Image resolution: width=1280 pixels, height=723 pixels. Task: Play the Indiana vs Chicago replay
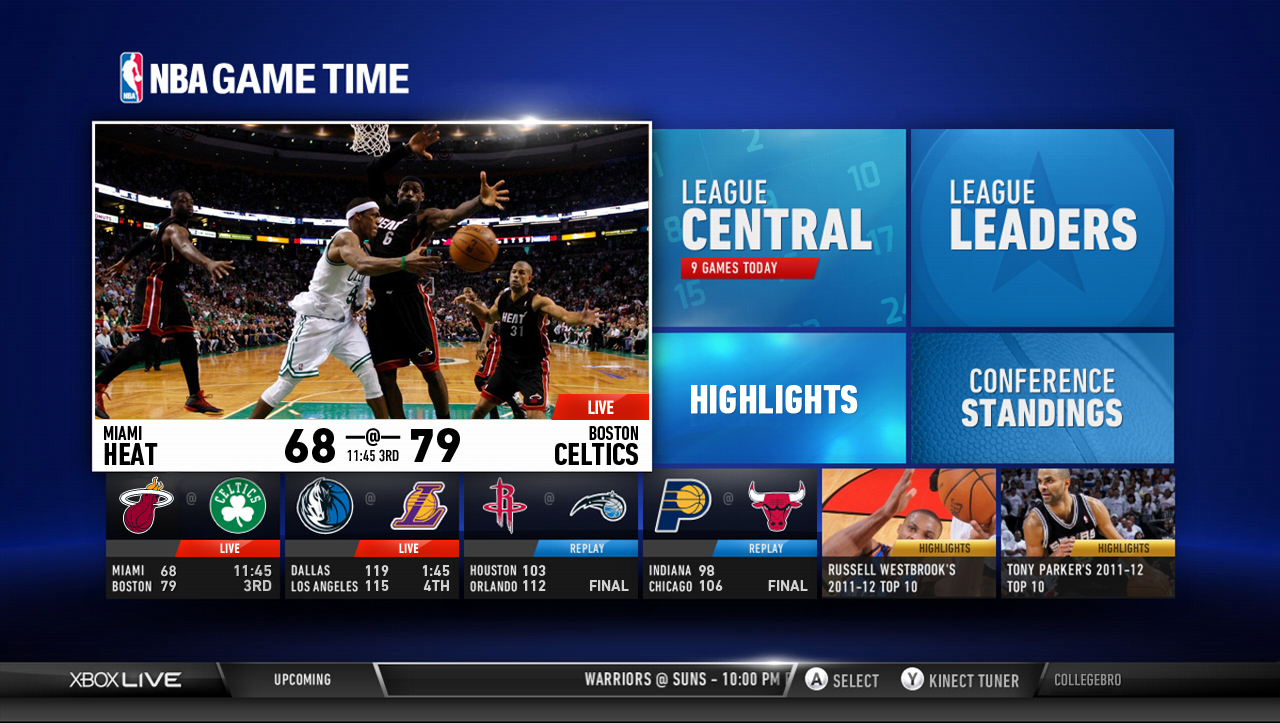[x=729, y=535]
